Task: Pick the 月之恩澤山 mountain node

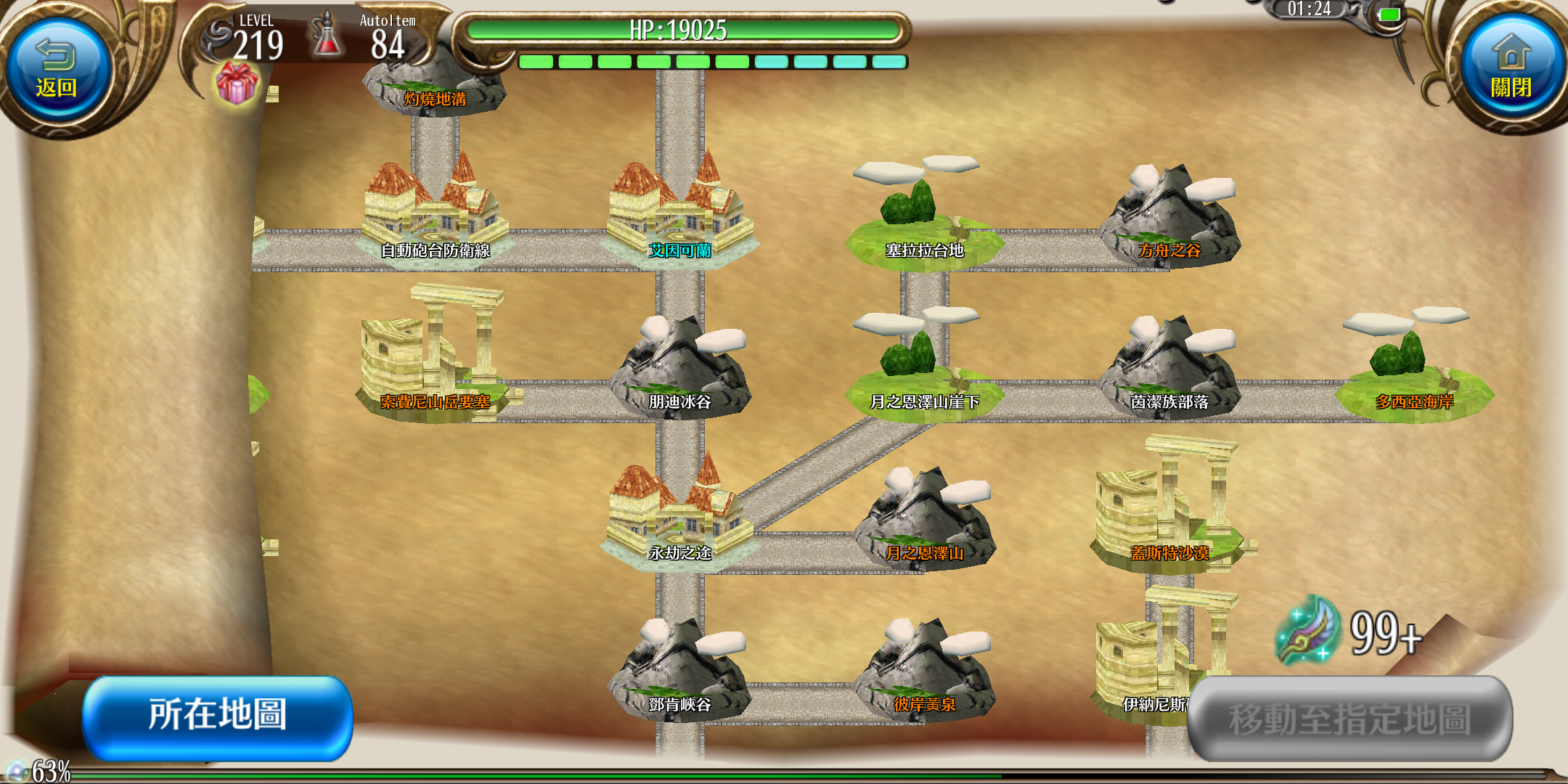Action: 923,524
